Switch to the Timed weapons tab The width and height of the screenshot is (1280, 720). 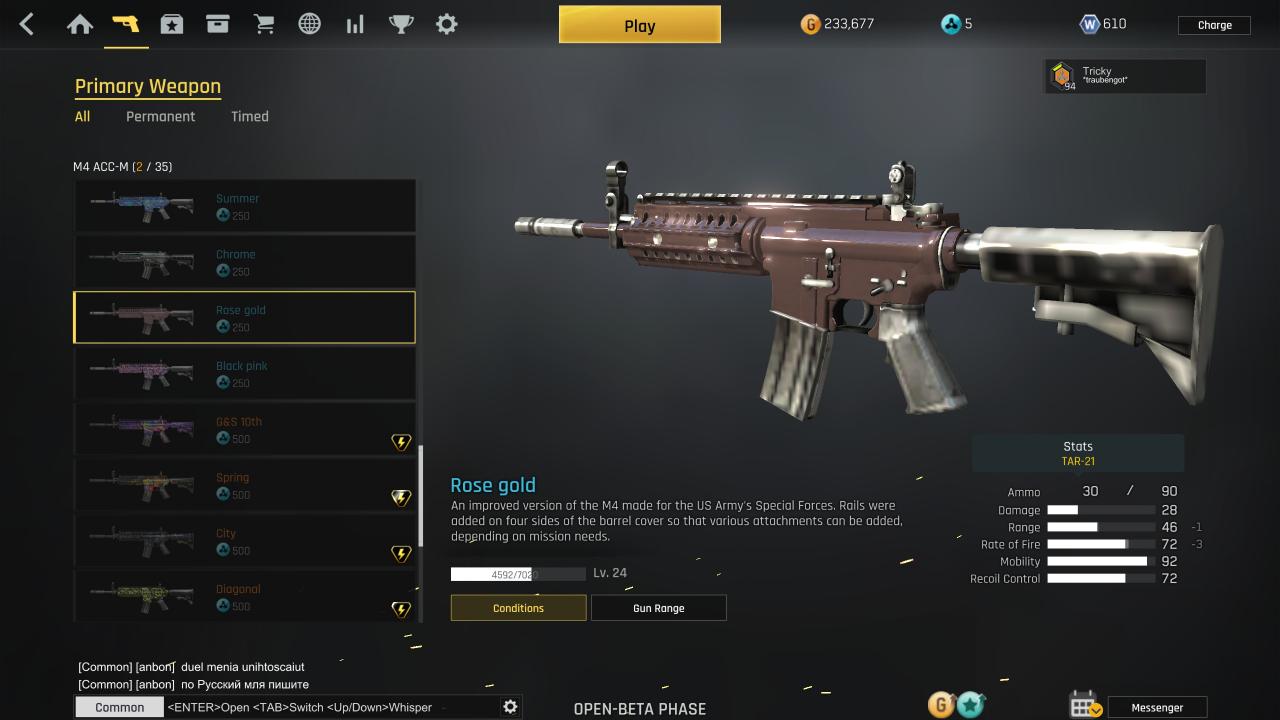pyautogui.click(x=249, y=116)
